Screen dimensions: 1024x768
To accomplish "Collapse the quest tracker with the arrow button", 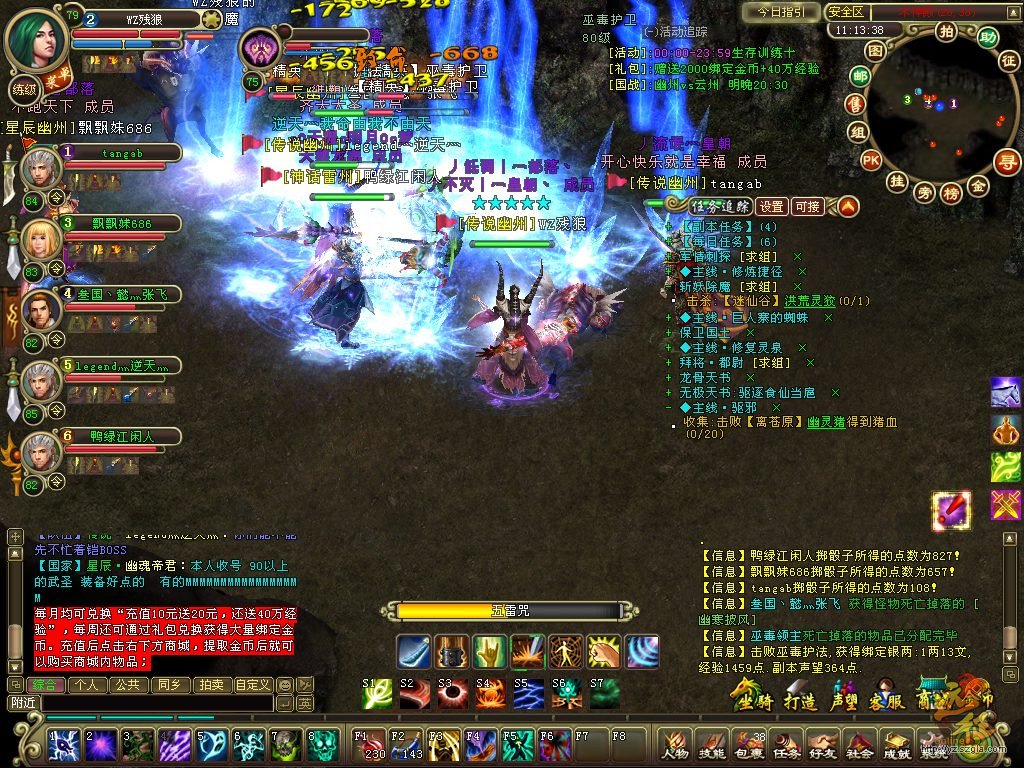I will (x=847, y=207).
